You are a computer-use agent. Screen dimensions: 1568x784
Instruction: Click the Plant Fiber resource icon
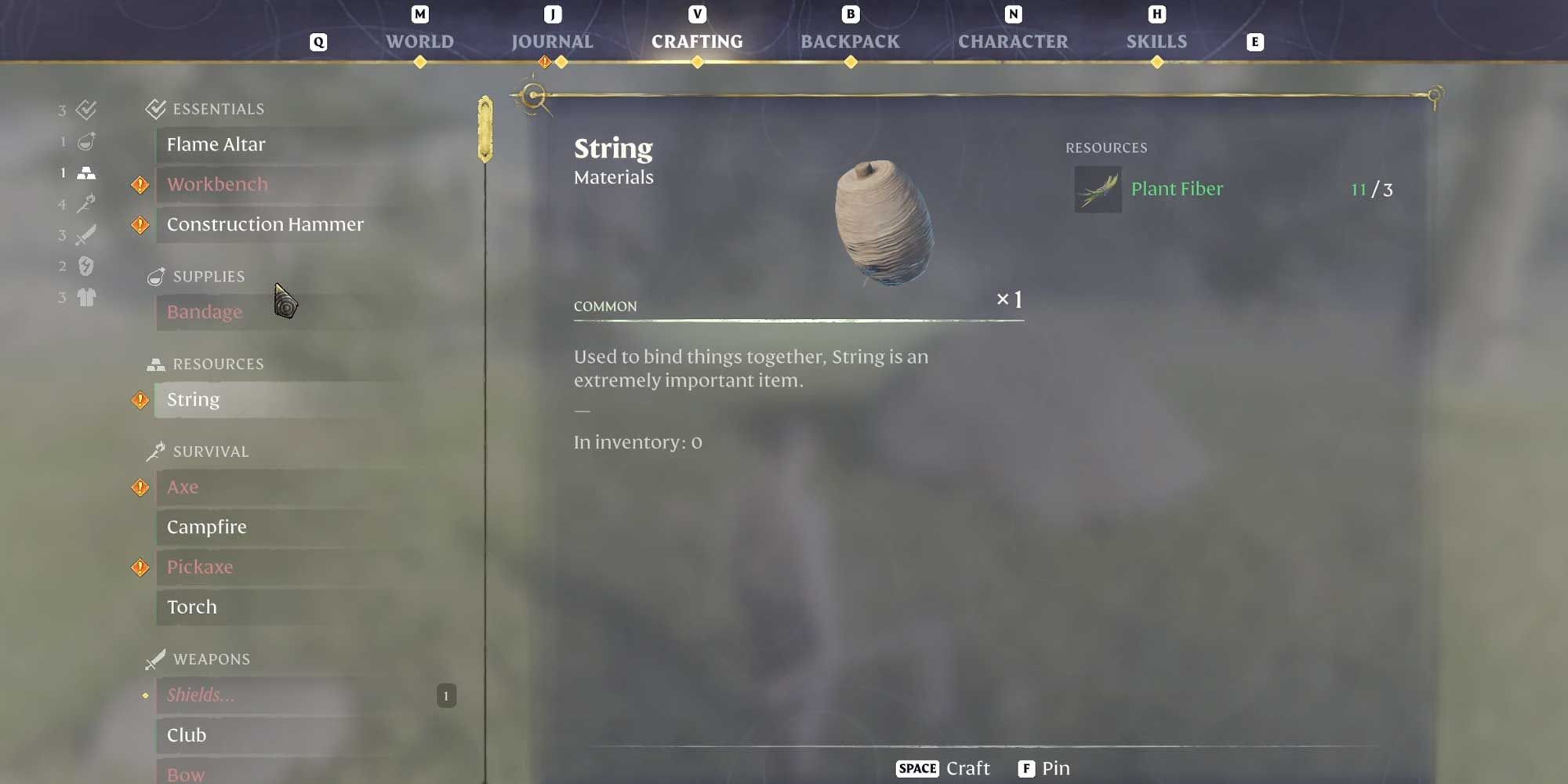coord(1097,189)
